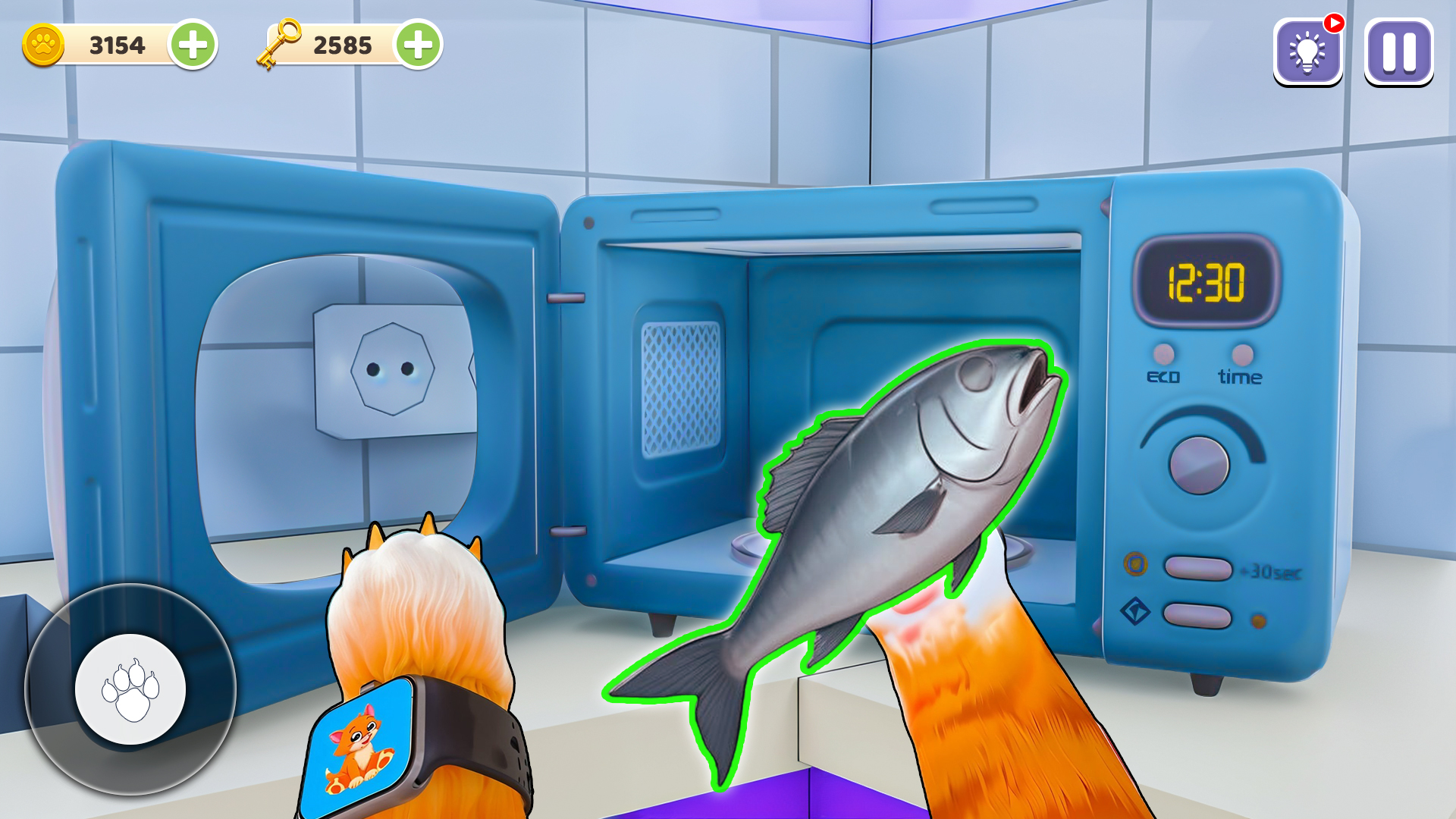Tap the hint lightbulb icon
This screenshot has height=819, width=1456.
1306,55
